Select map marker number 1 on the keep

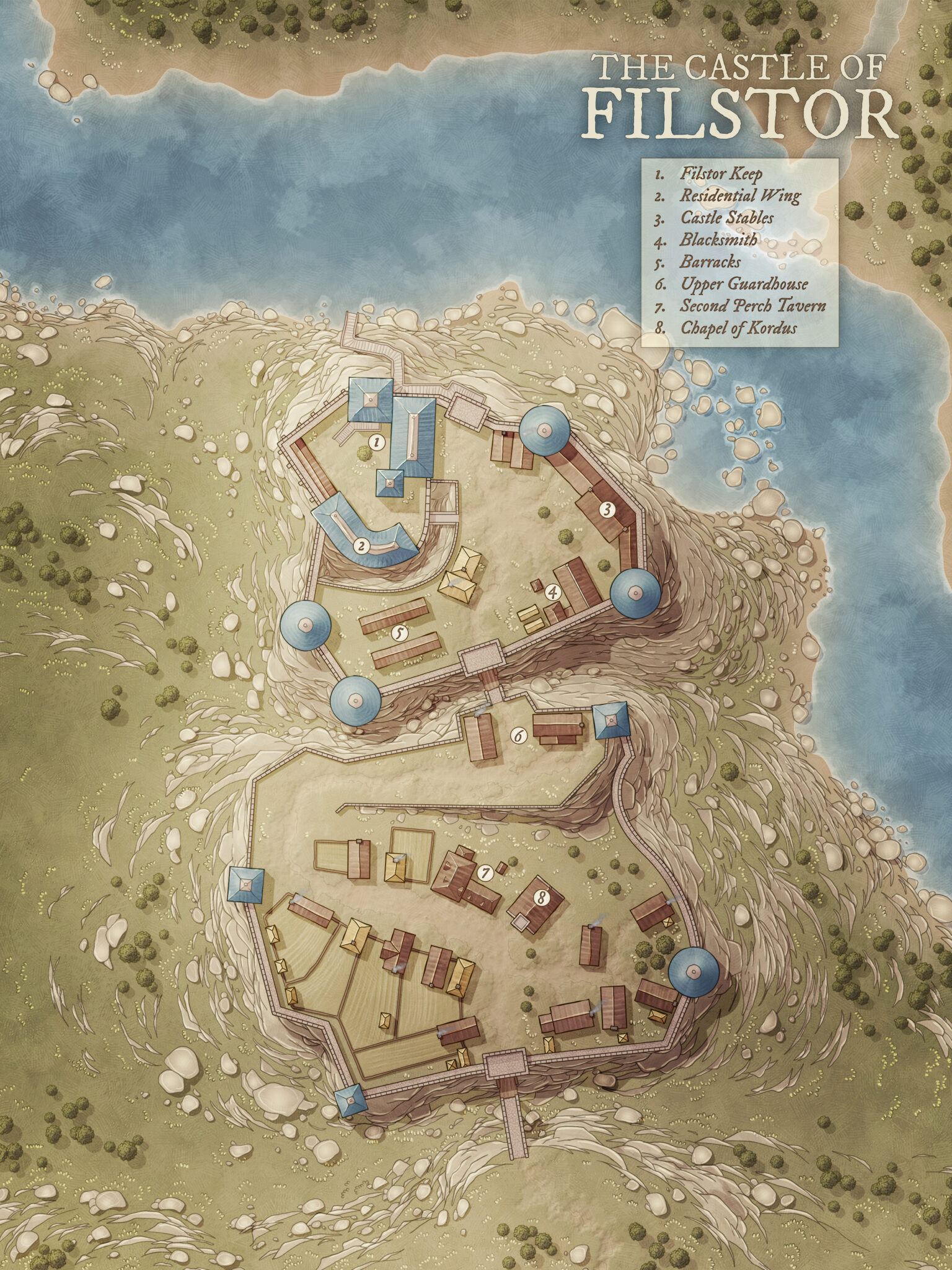[374, 442]
